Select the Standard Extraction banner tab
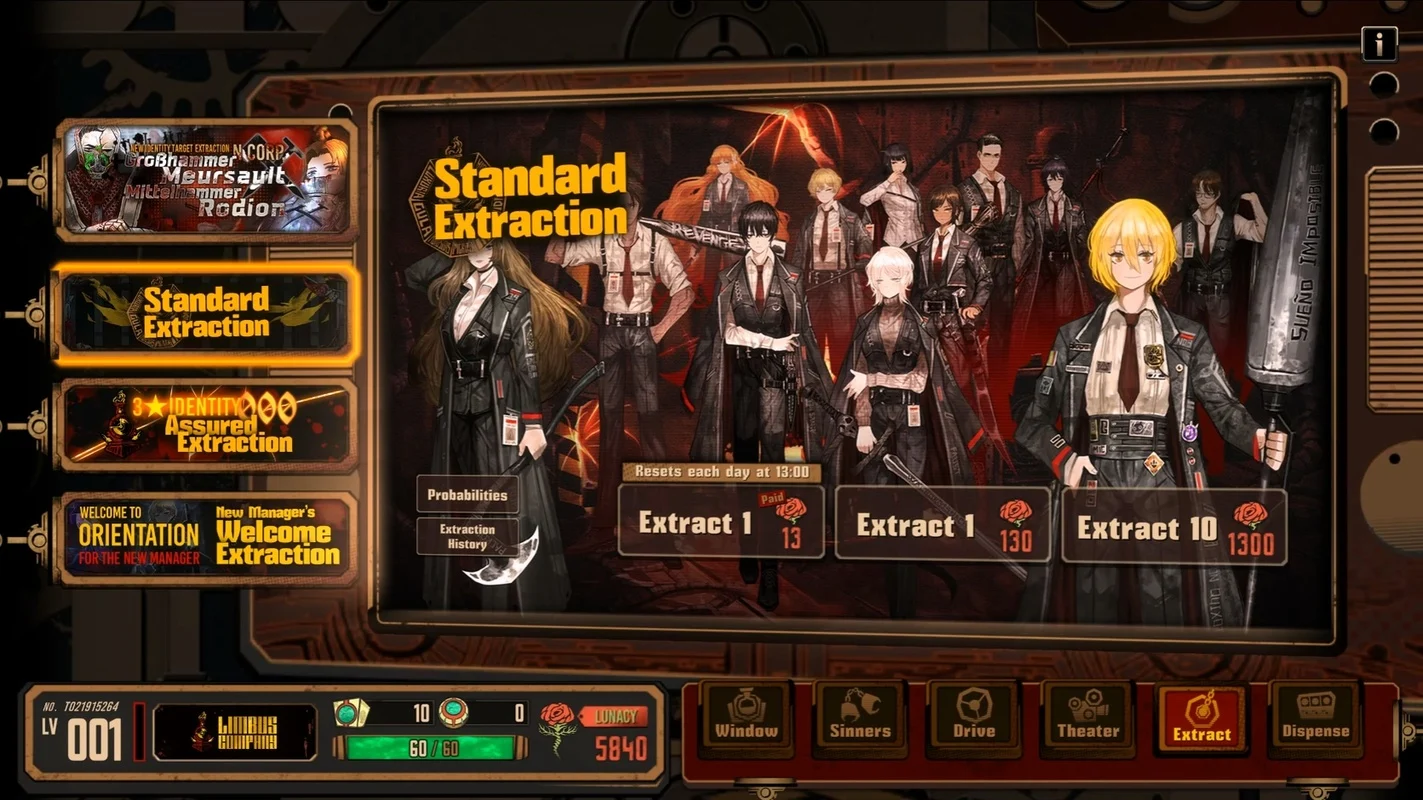The width and height of the screenshot is (1423, 800). coord(206,313)
